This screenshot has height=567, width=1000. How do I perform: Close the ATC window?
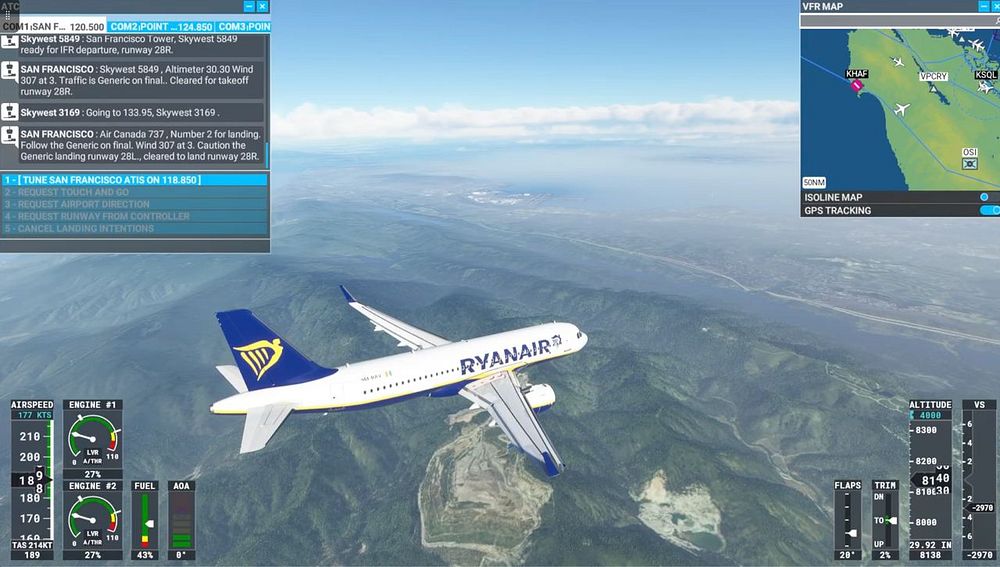263,7
